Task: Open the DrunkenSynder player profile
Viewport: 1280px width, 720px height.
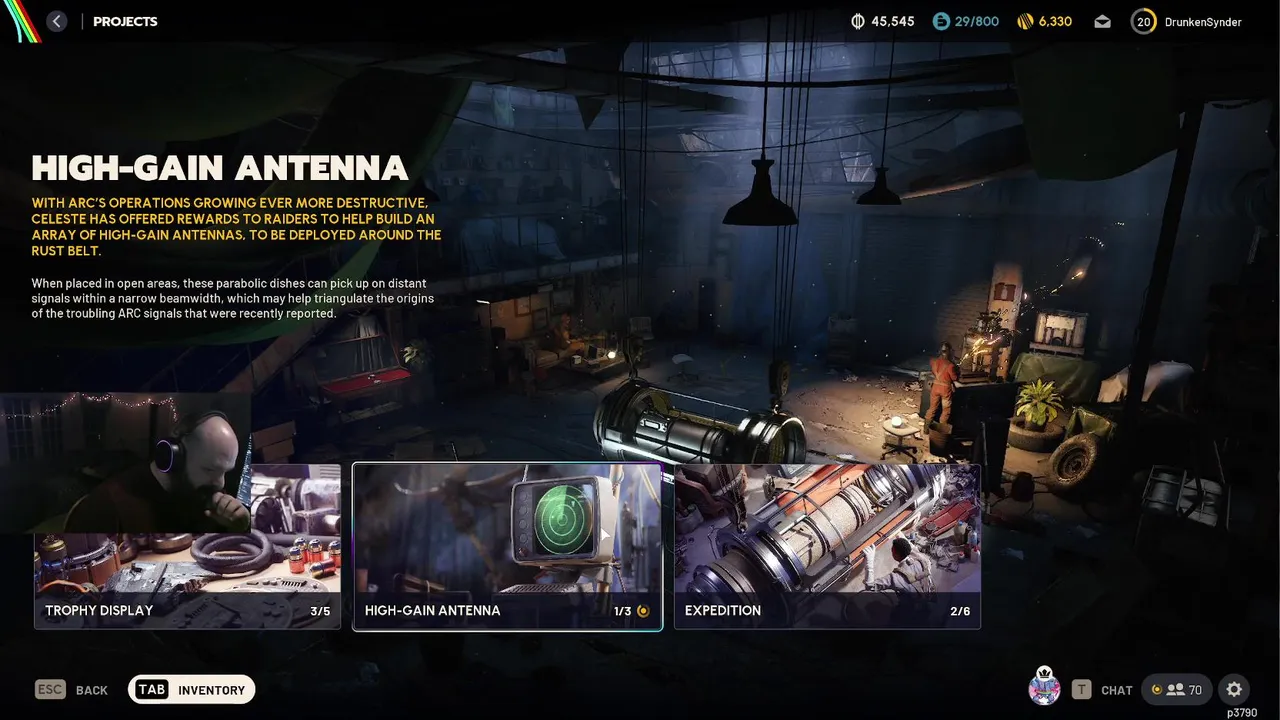Action: (1187, 21)
